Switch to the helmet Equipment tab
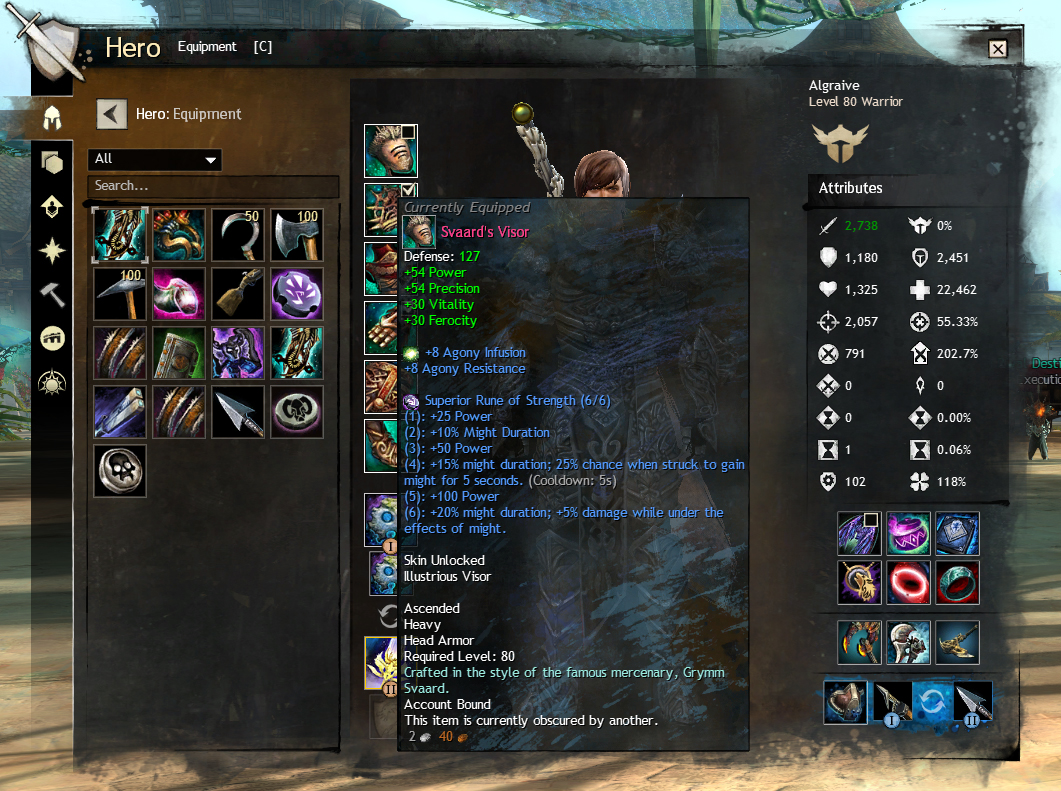The width and height of the screenshot is (1061, 791). tap(51, 118)
